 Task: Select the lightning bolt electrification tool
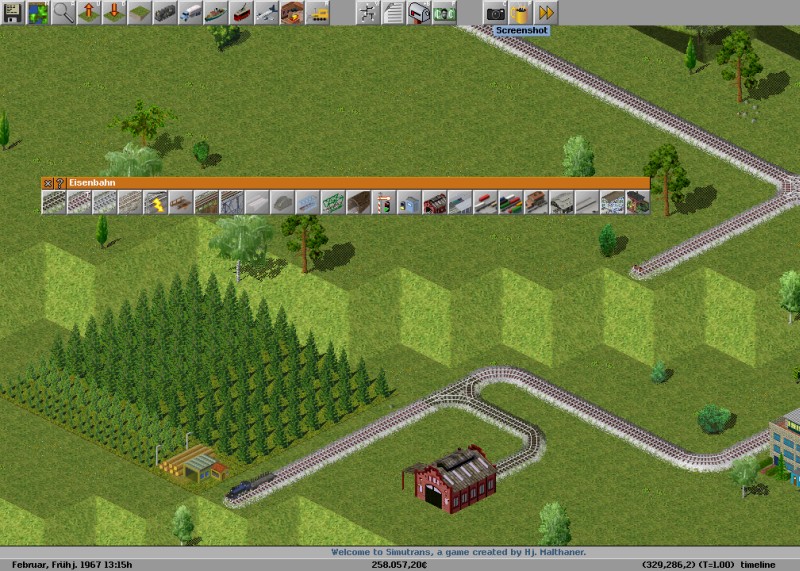155,202
